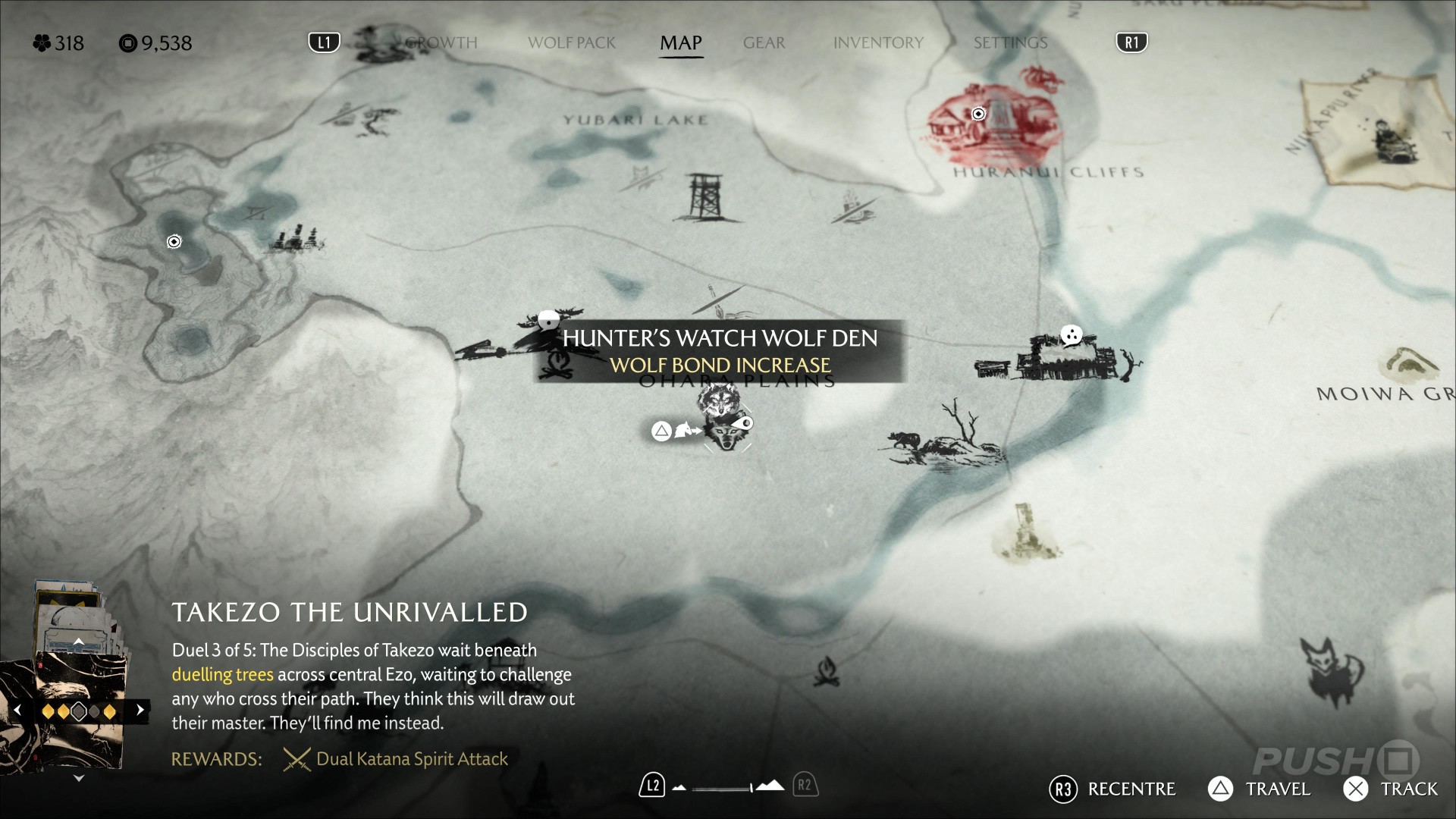The width and height of the screenshot is (1456, 819).
Task: Show the next quest card
Action: coord(140,711)
